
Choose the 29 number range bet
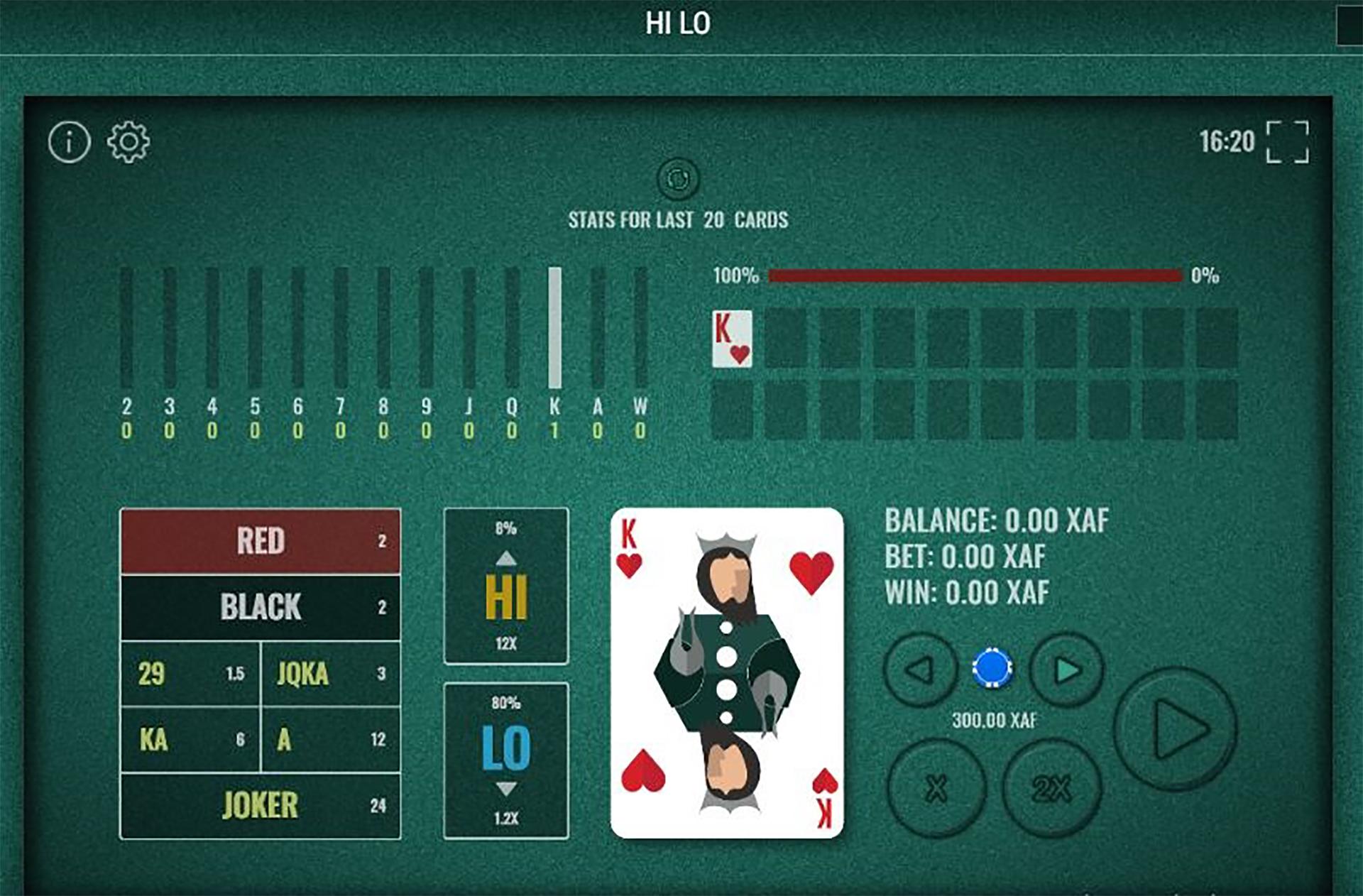tap(190, 673)
